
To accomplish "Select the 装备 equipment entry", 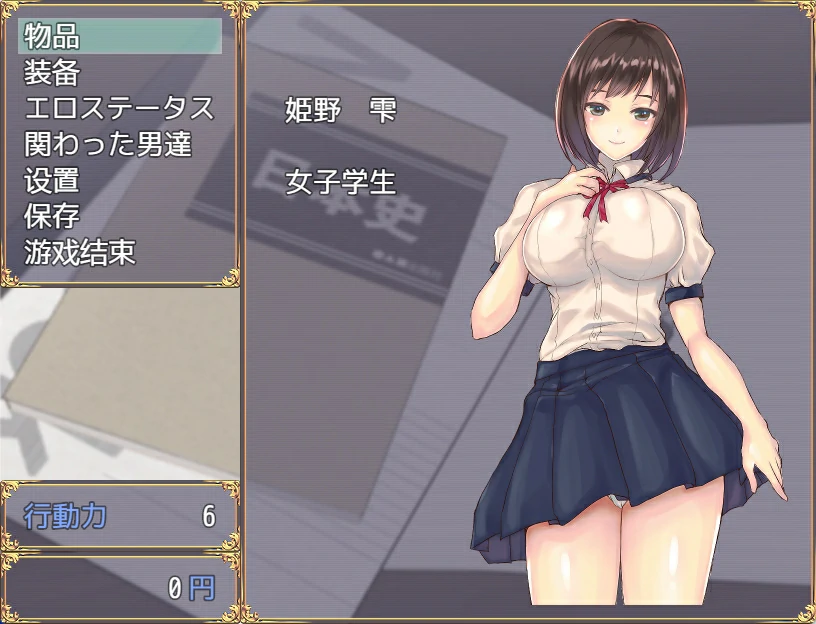I will 52,73.
